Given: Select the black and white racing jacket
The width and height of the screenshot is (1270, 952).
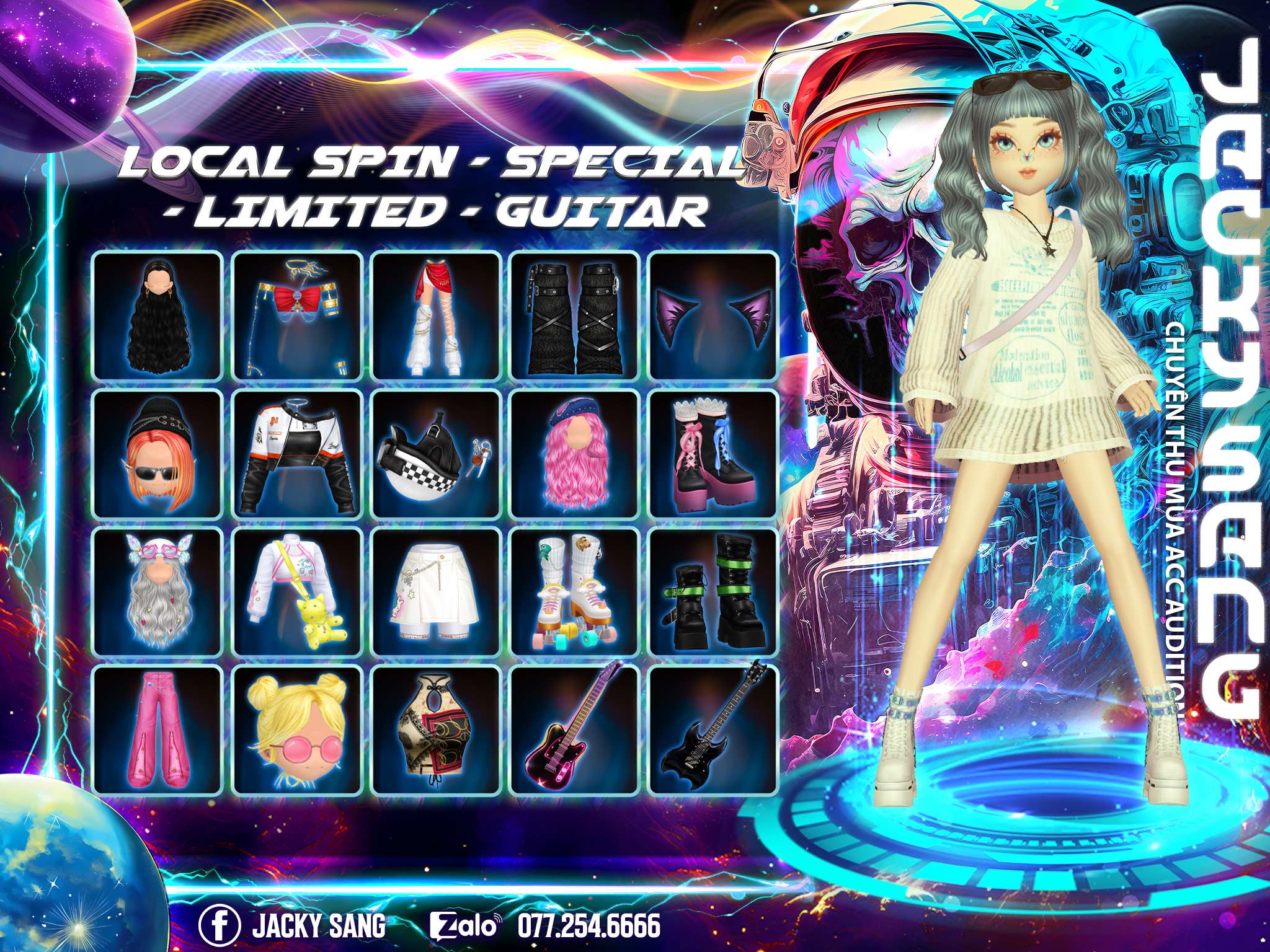Looking at the screenshot, I should (296, 454).
